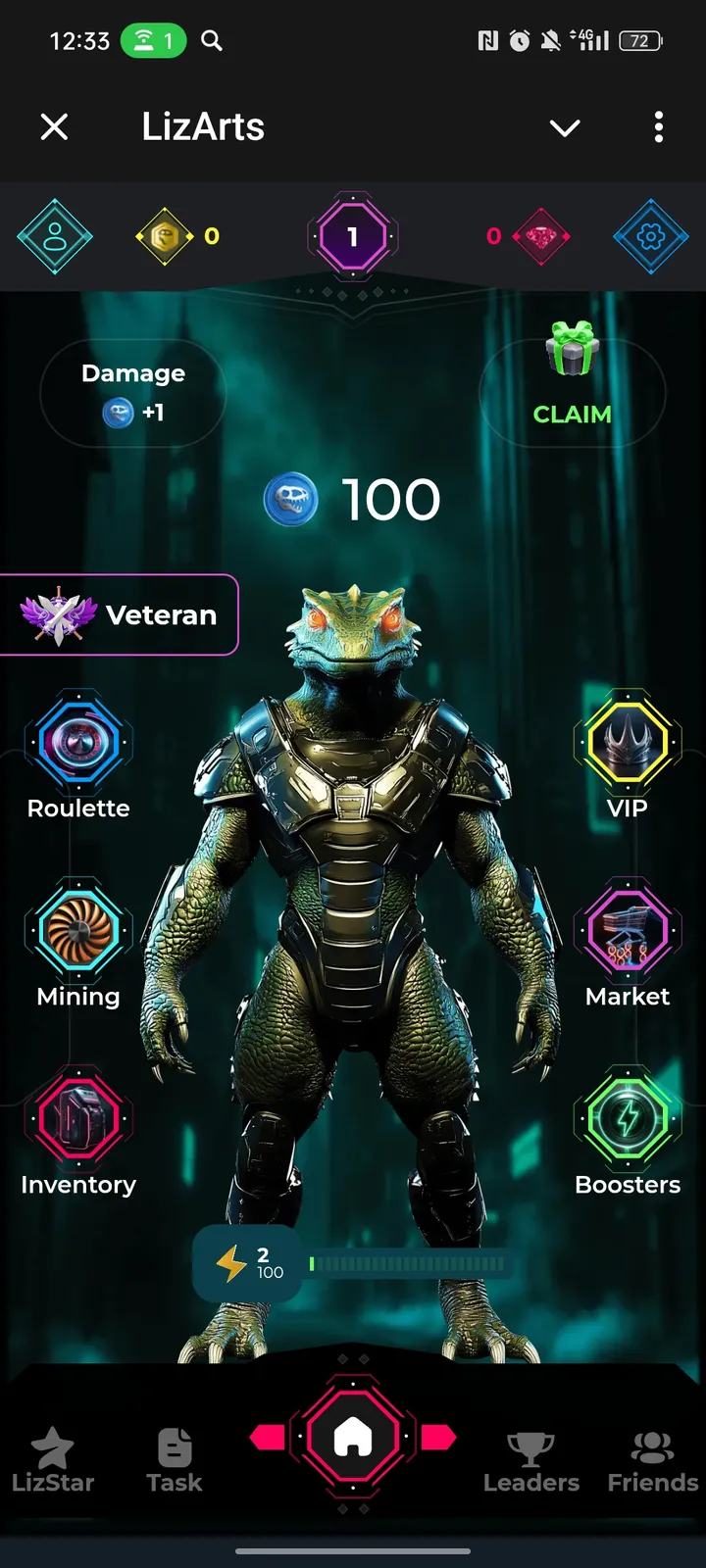The image size is (706, 1568).
Task: Open the Roulette wheel
Action: tap(78, 744)
